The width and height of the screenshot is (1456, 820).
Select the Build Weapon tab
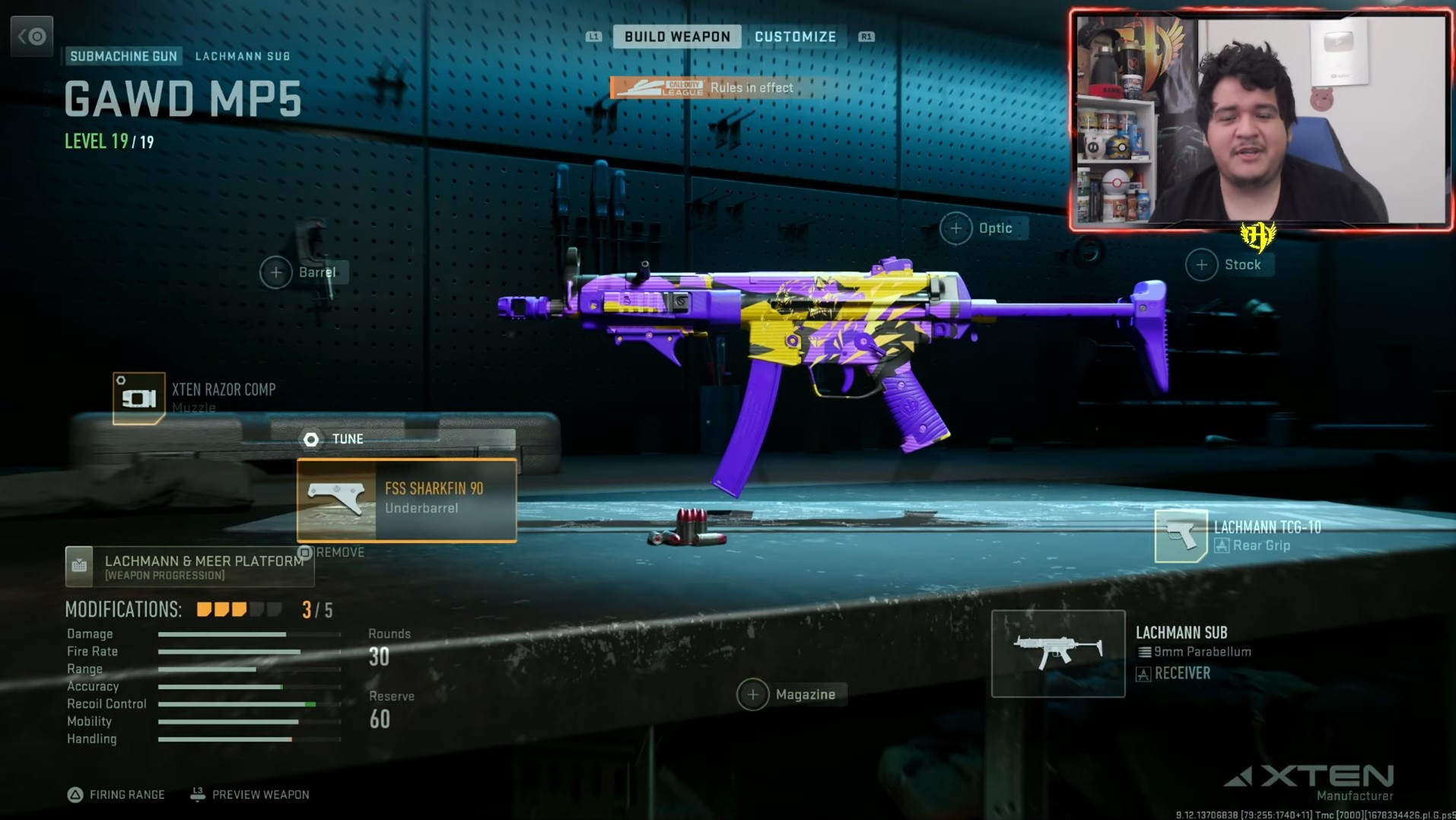point(676,36)
